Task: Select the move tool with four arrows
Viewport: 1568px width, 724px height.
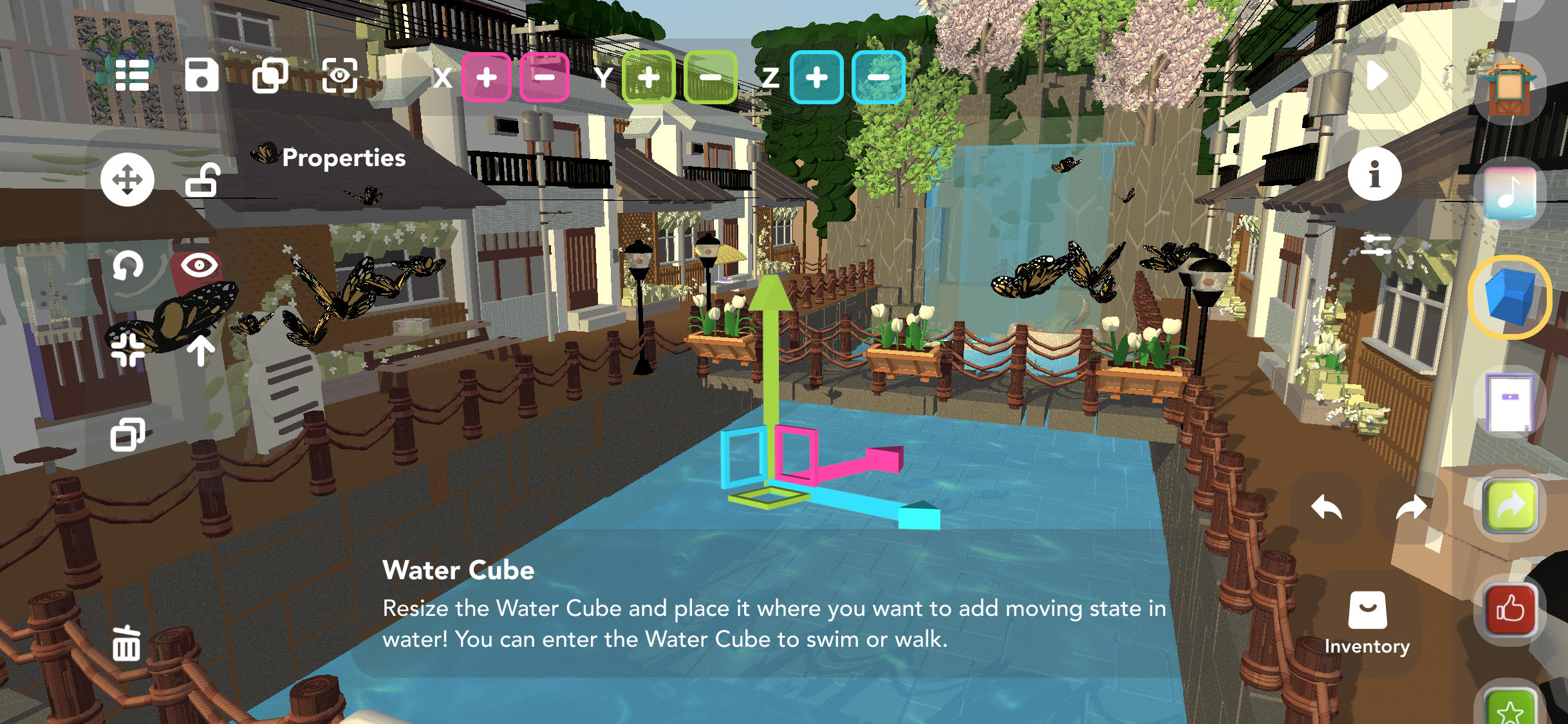Action: point(127,180)
